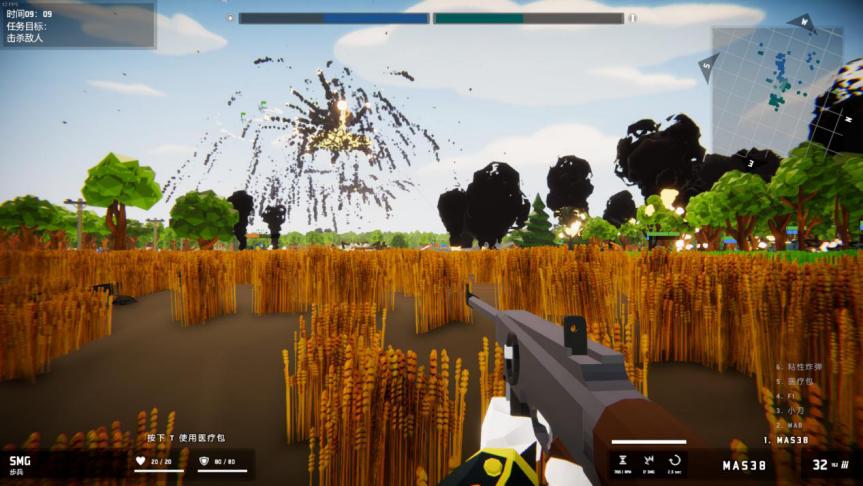
Task: Click the reload time circular arrow icon
Action: [674, 461]
